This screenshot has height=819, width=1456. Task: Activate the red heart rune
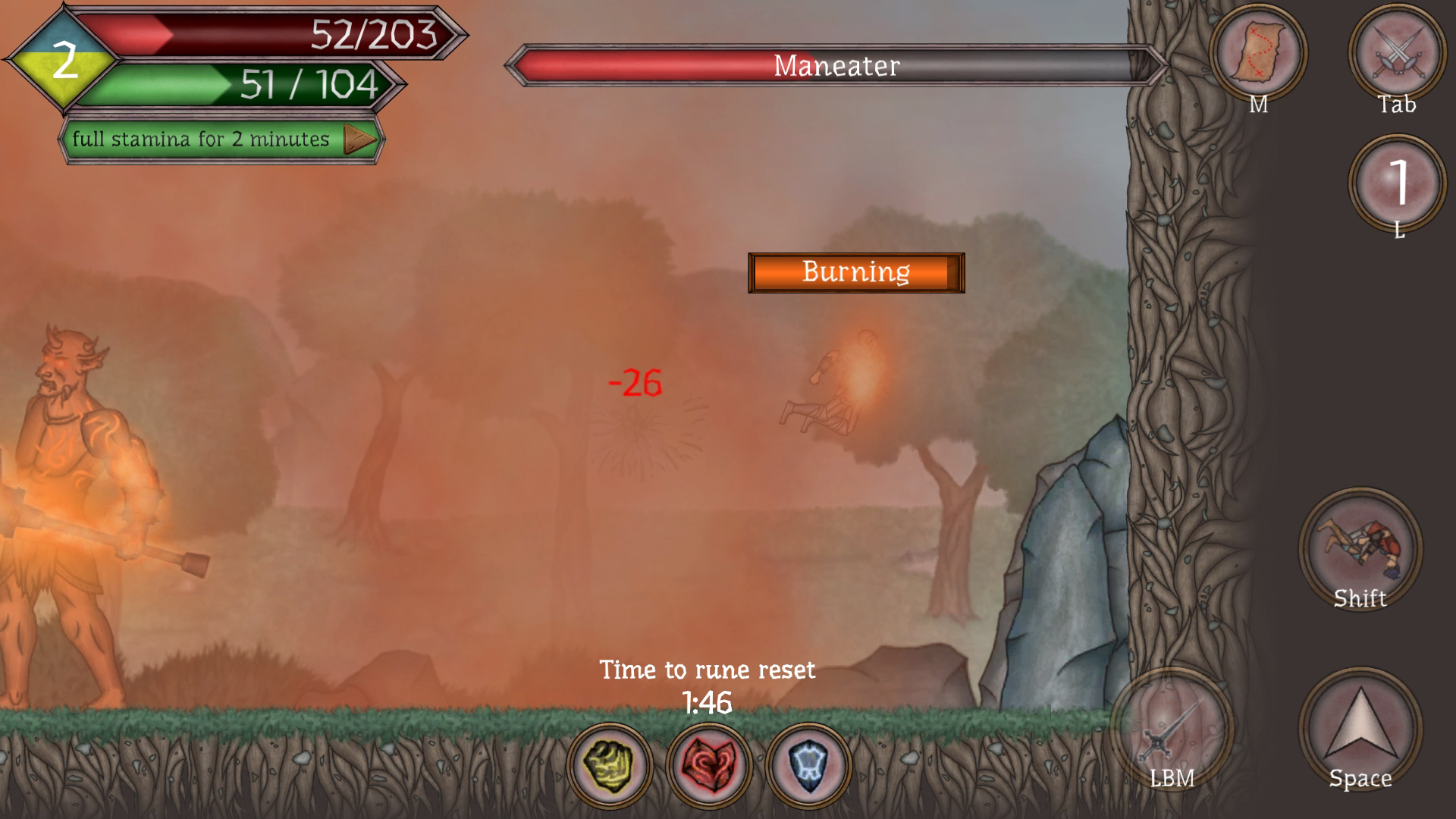(x=708, y=764)
